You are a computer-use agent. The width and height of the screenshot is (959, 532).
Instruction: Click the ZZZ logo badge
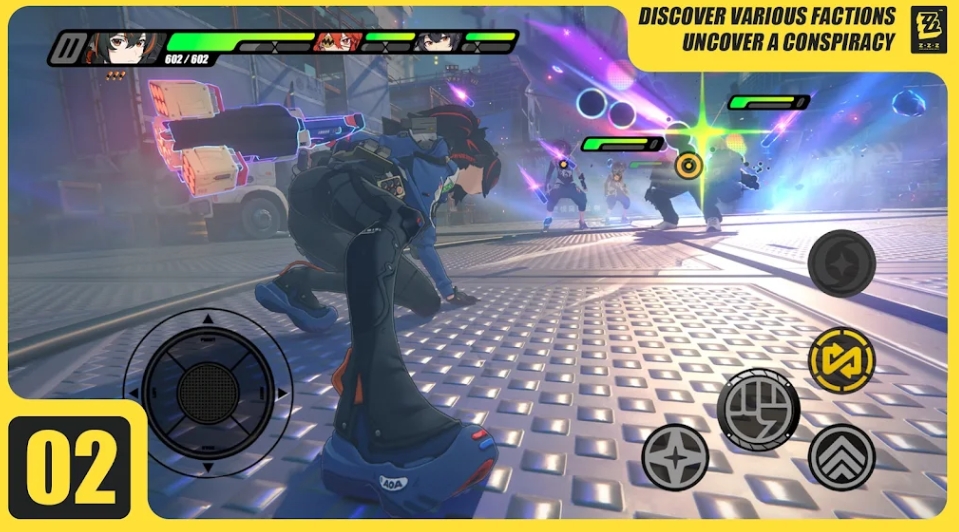927,29
